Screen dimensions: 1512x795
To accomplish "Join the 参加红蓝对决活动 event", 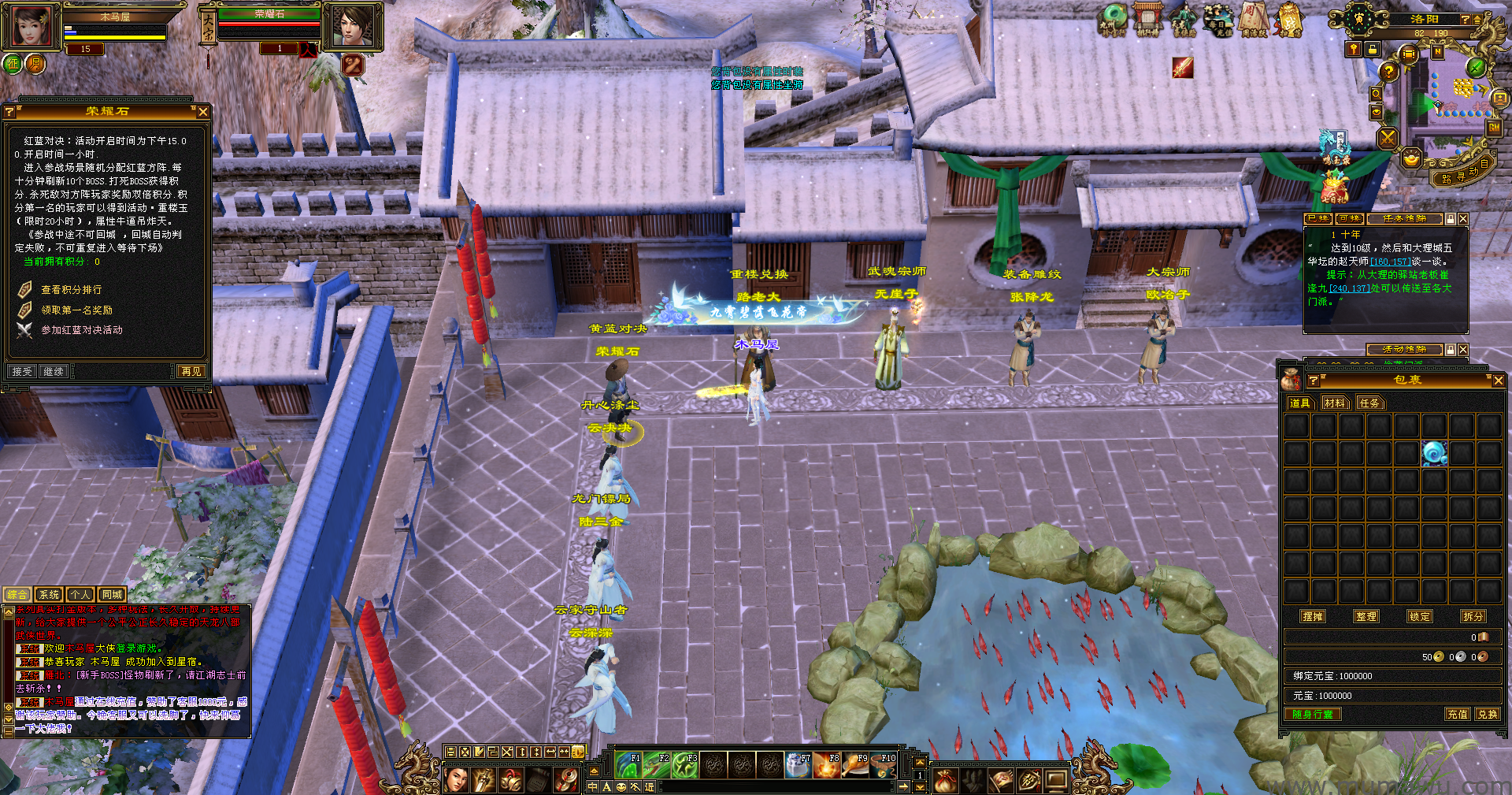I will (x=81, y=330).
